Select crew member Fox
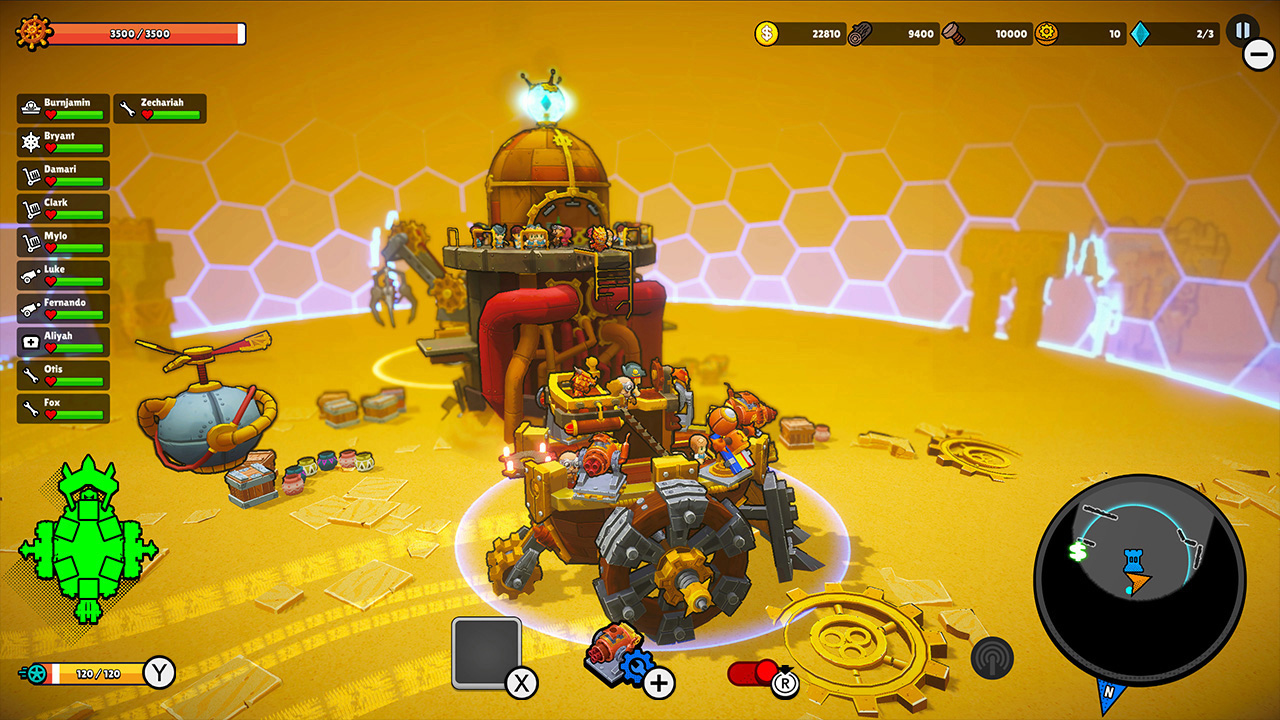The height and width of the screenshot is (720, 1280). pyautogui.click(x=63, y=408)
